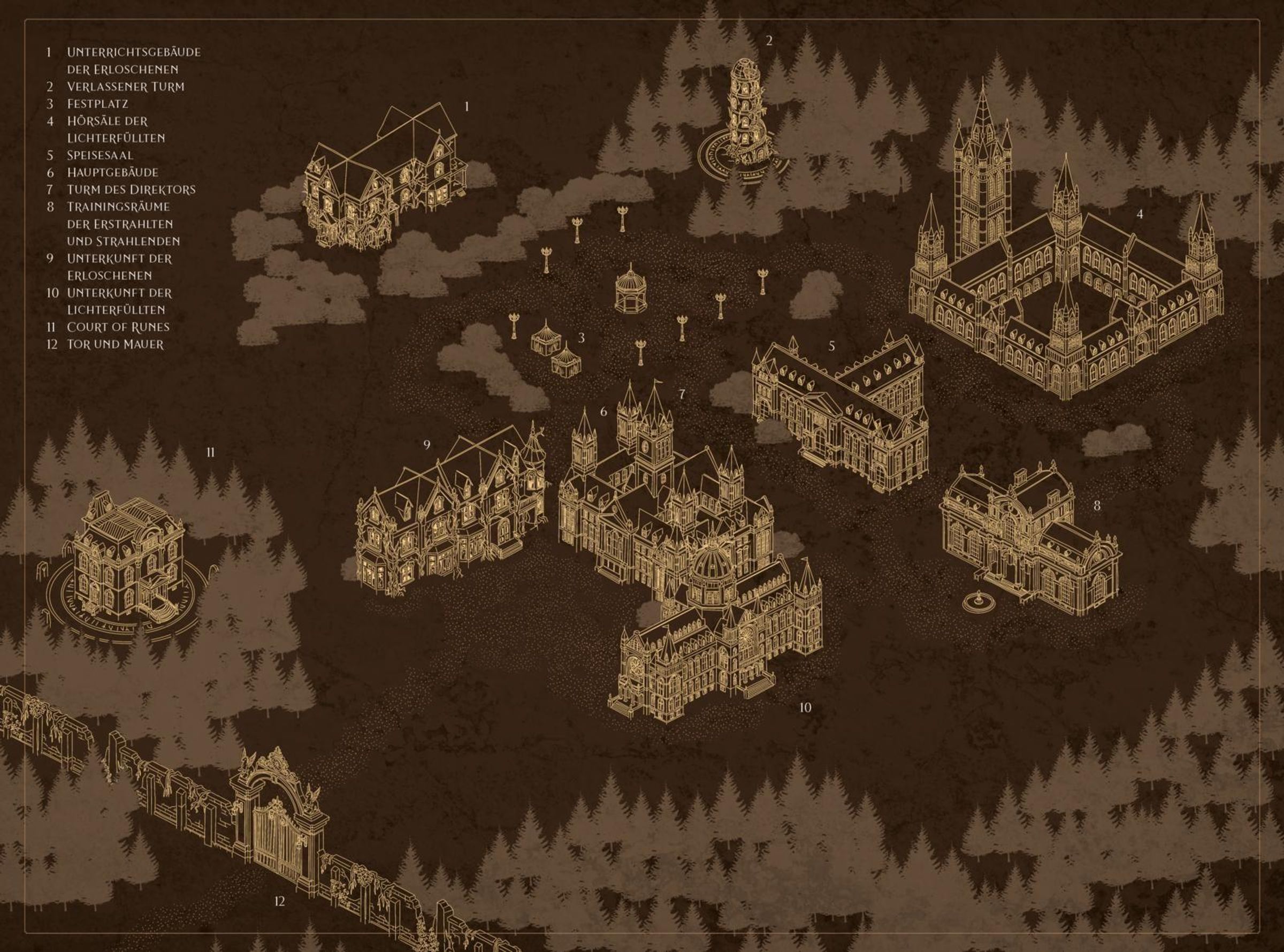Screen dimensions: 1284x952
Task: Click map marker number 5
Action: (832, 346)
